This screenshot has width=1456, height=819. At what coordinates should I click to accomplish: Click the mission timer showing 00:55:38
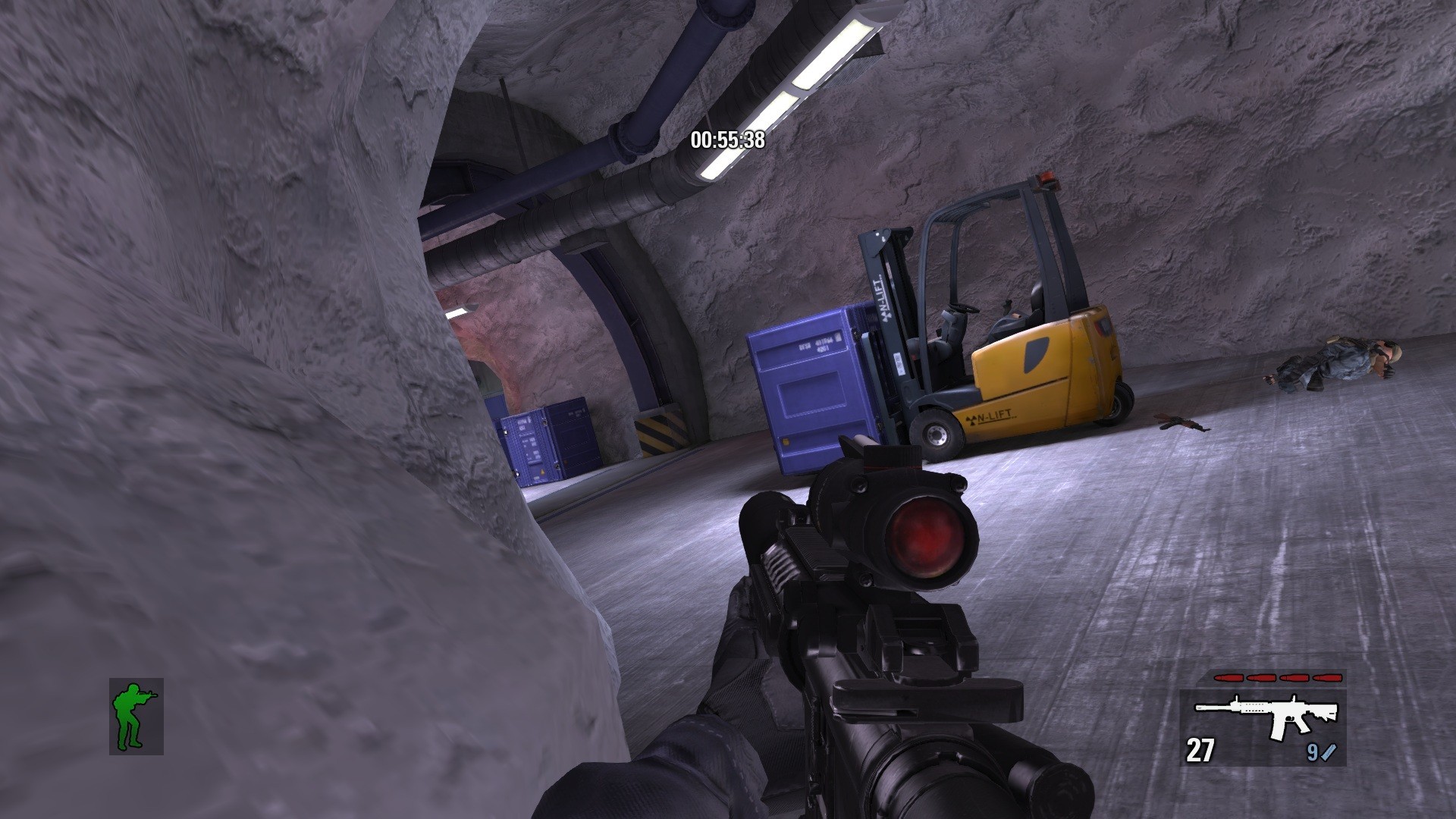click(x=726, y=140)
